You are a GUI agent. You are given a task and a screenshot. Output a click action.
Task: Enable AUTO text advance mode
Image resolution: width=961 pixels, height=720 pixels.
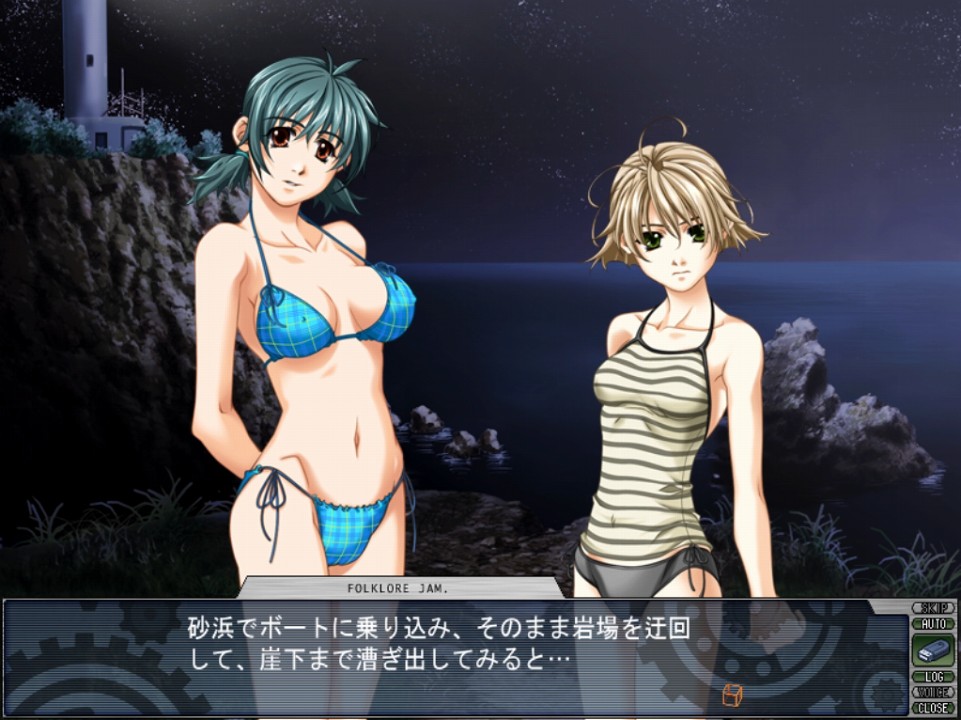[x=933, y=623]
